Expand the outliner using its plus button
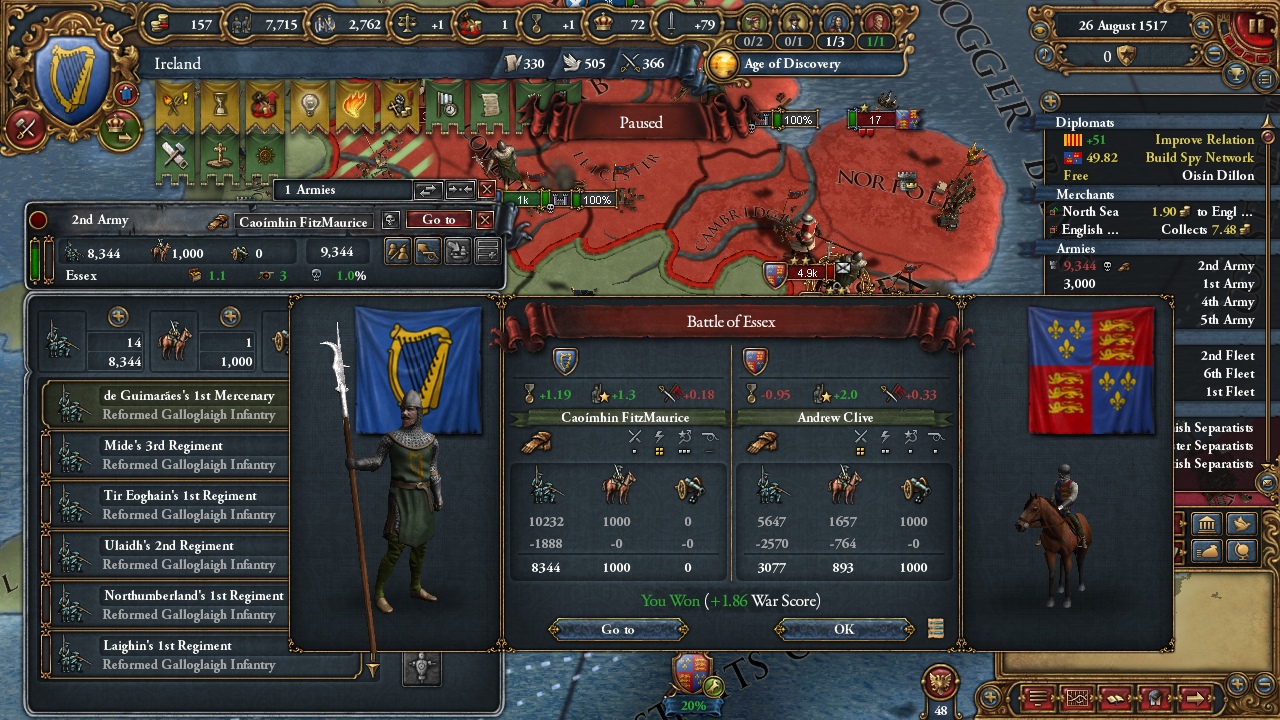This screenshot has width=1280, height=720. click(1048, 101)
